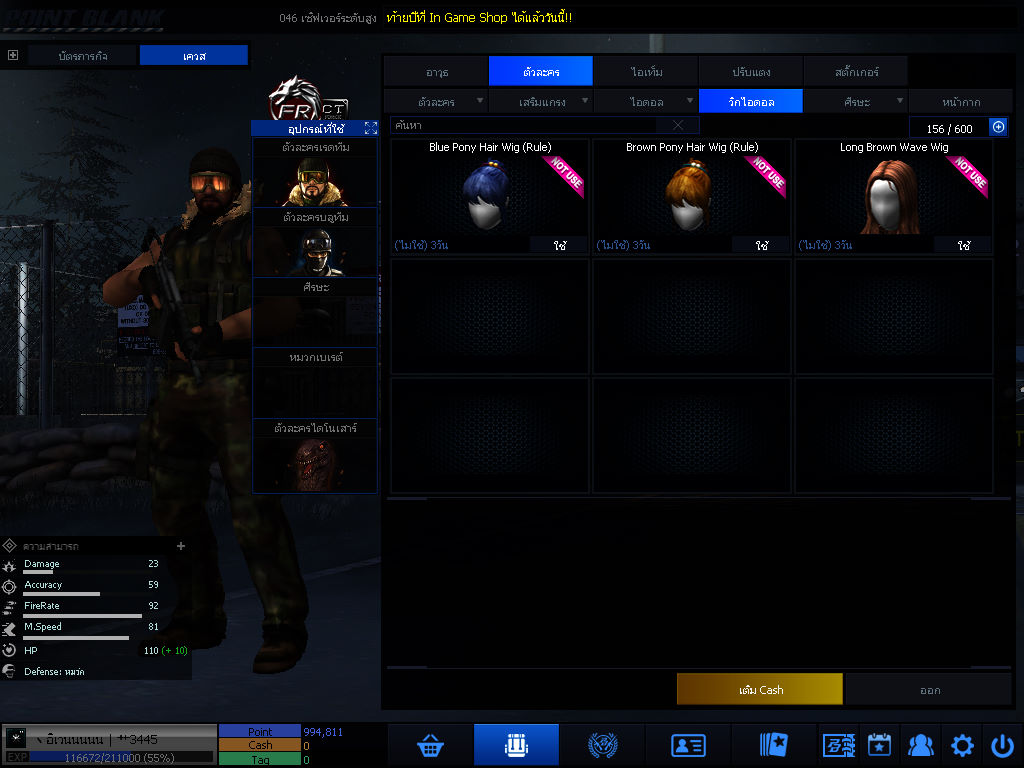
Task: Click the เติม Cash top-up button
Action: pyautogui.click(x=759, y=689)
